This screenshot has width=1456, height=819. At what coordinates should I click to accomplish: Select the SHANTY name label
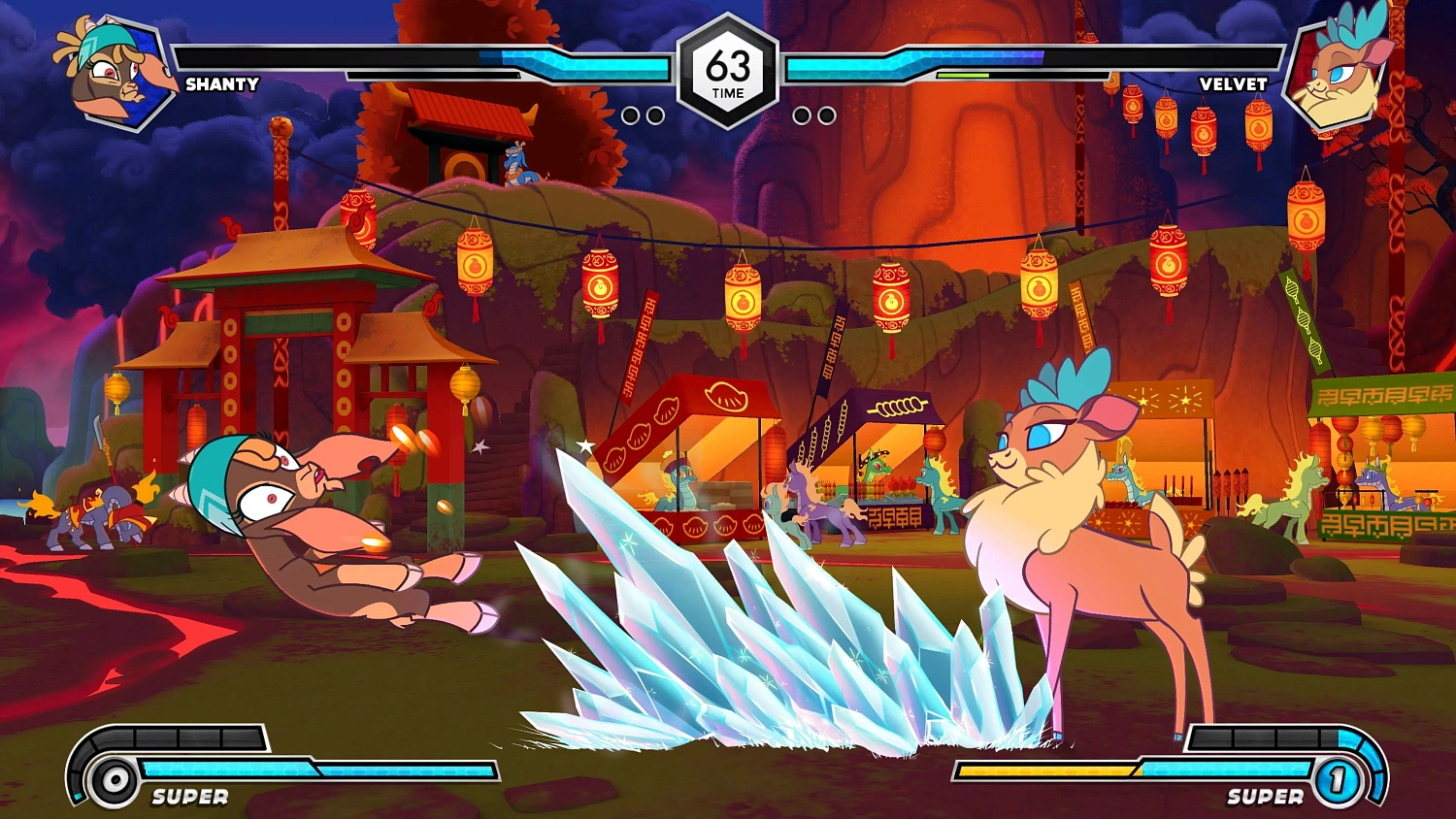[x=221, y=85]
